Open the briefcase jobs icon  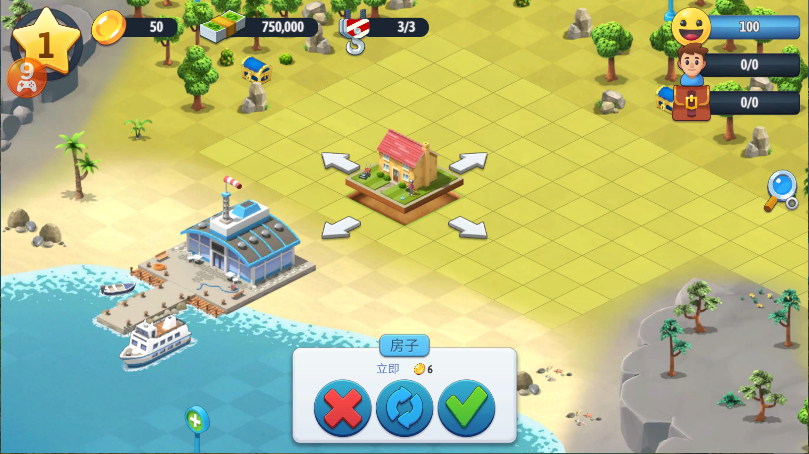[691, 102]
